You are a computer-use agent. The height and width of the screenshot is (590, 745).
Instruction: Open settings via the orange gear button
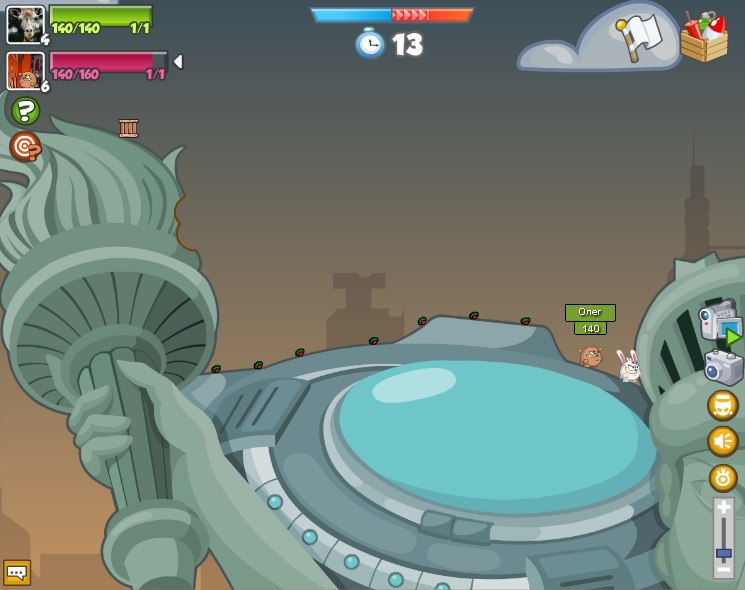[723, 478]
